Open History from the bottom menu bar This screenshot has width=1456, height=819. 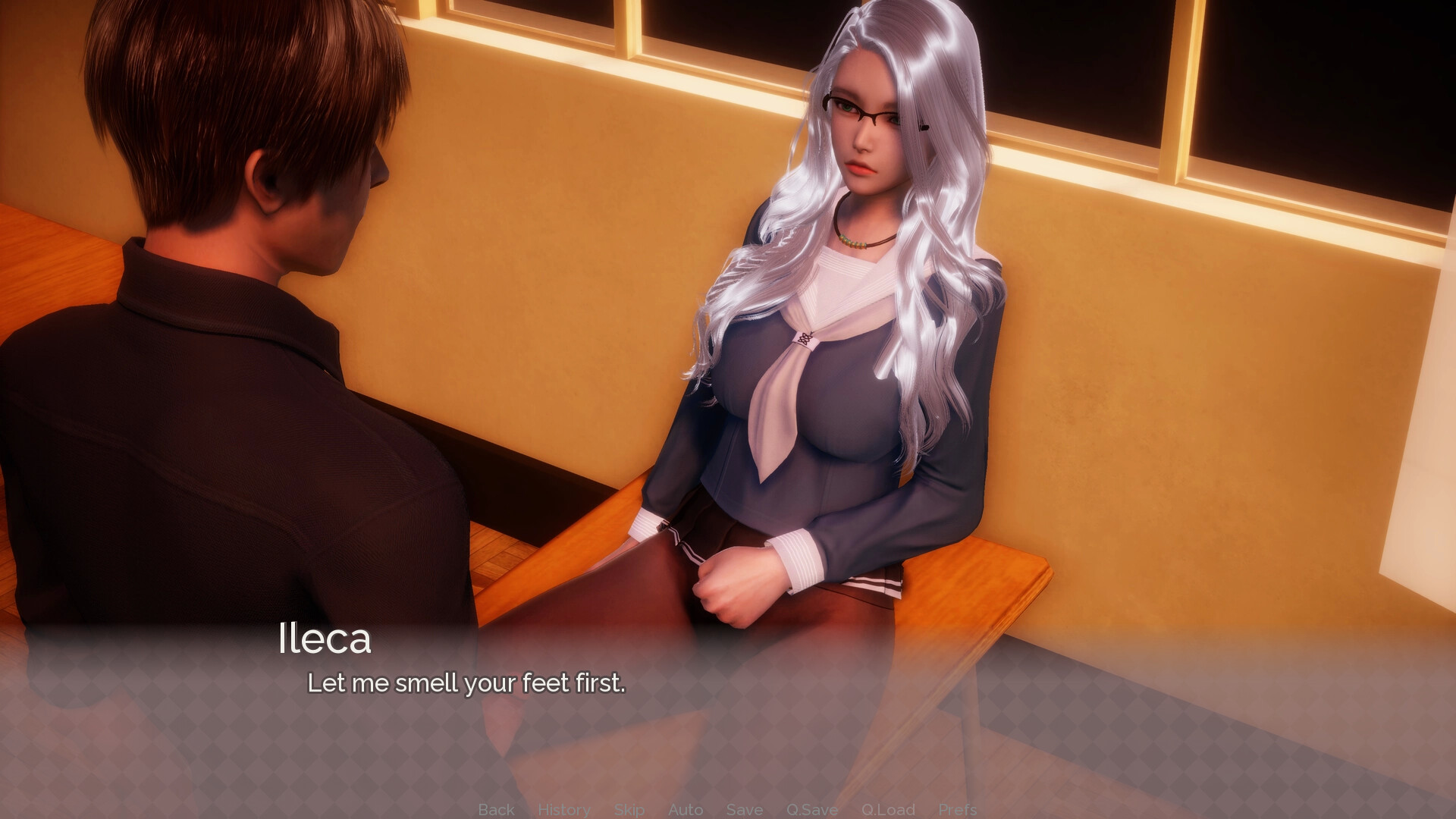(563, 809)
